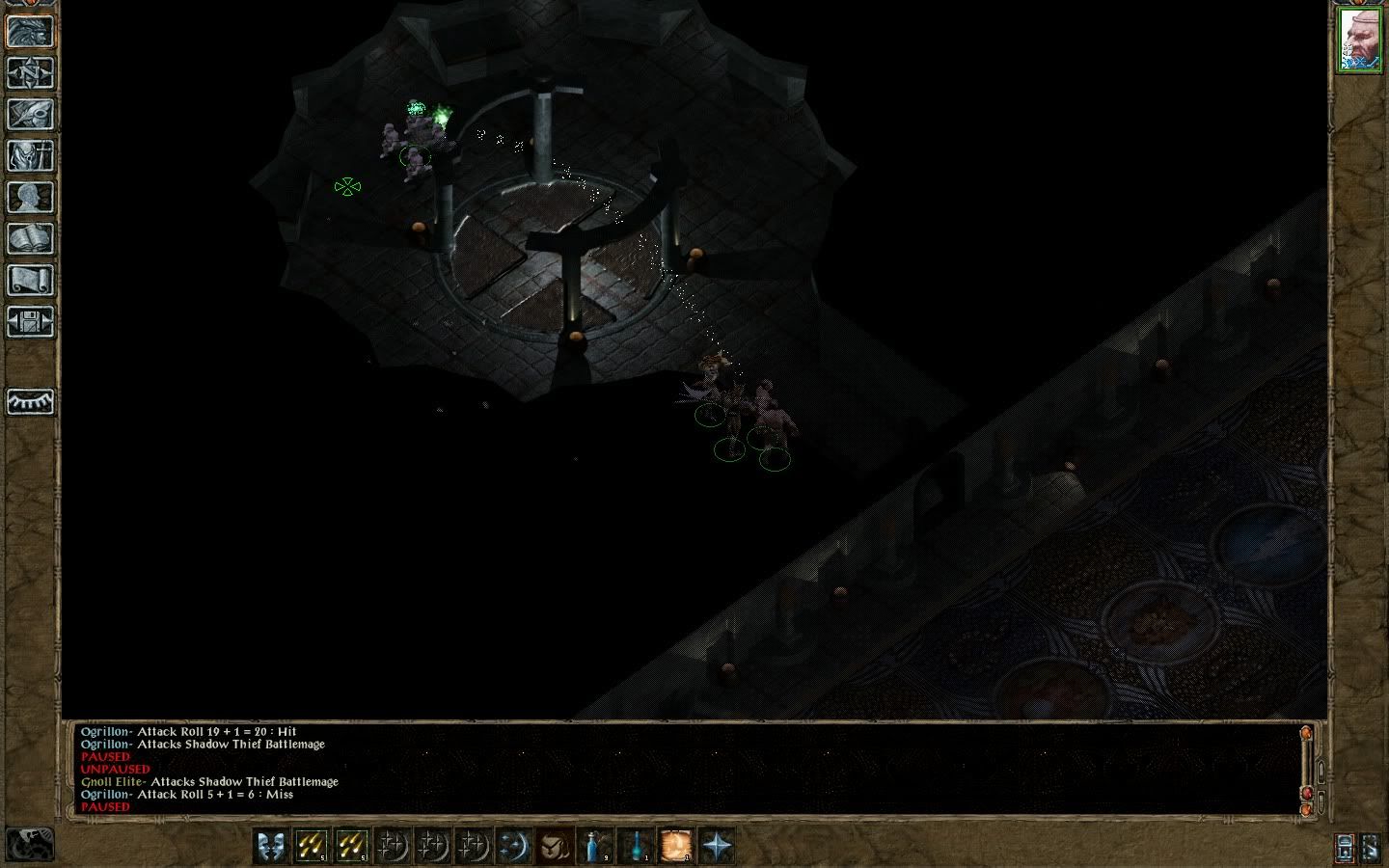This screenshot has height=868, width=1389.
Task: Open the inventory screen button
Action: point(31,155)
